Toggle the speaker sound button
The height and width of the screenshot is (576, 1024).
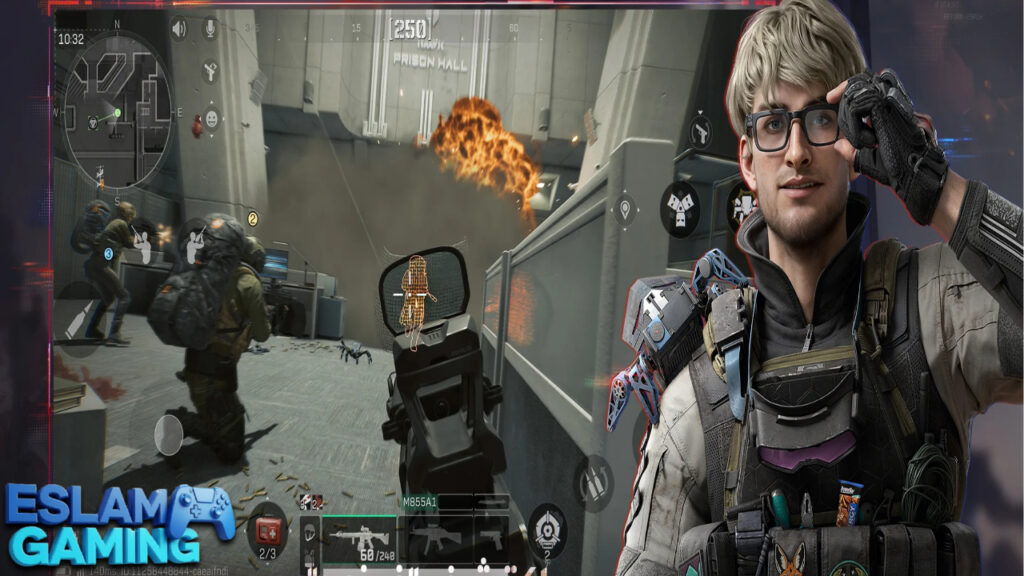click(179, 29)
